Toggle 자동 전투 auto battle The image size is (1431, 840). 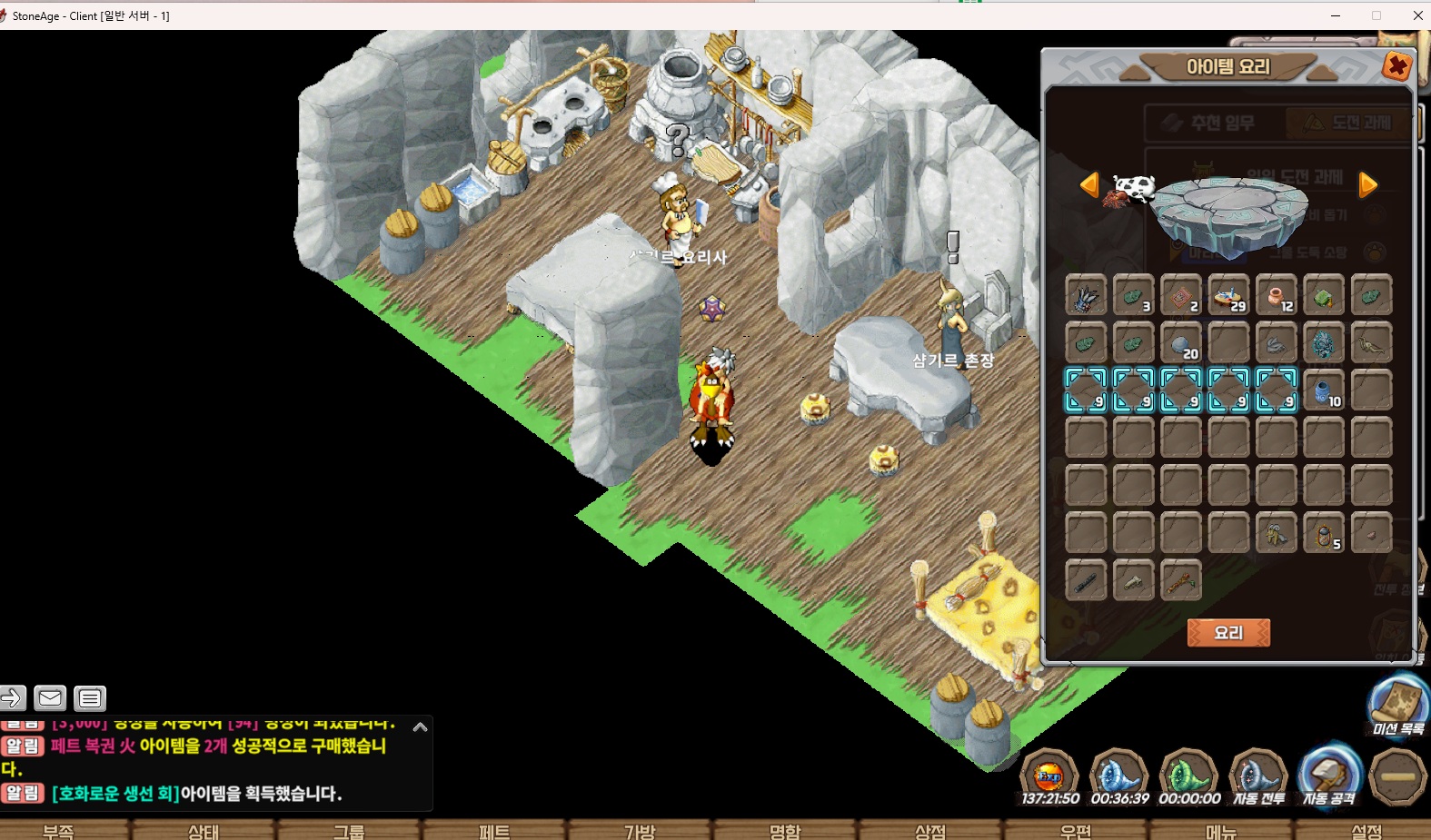tap(1258, 776)
